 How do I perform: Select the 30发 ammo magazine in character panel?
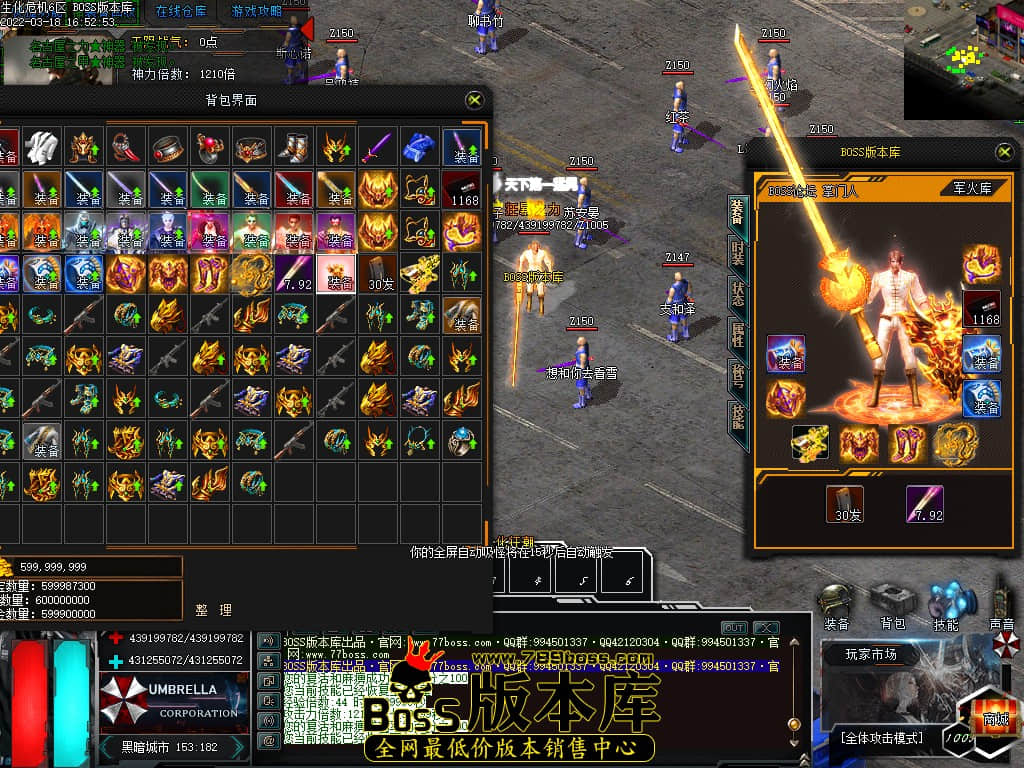pos(845,505)
